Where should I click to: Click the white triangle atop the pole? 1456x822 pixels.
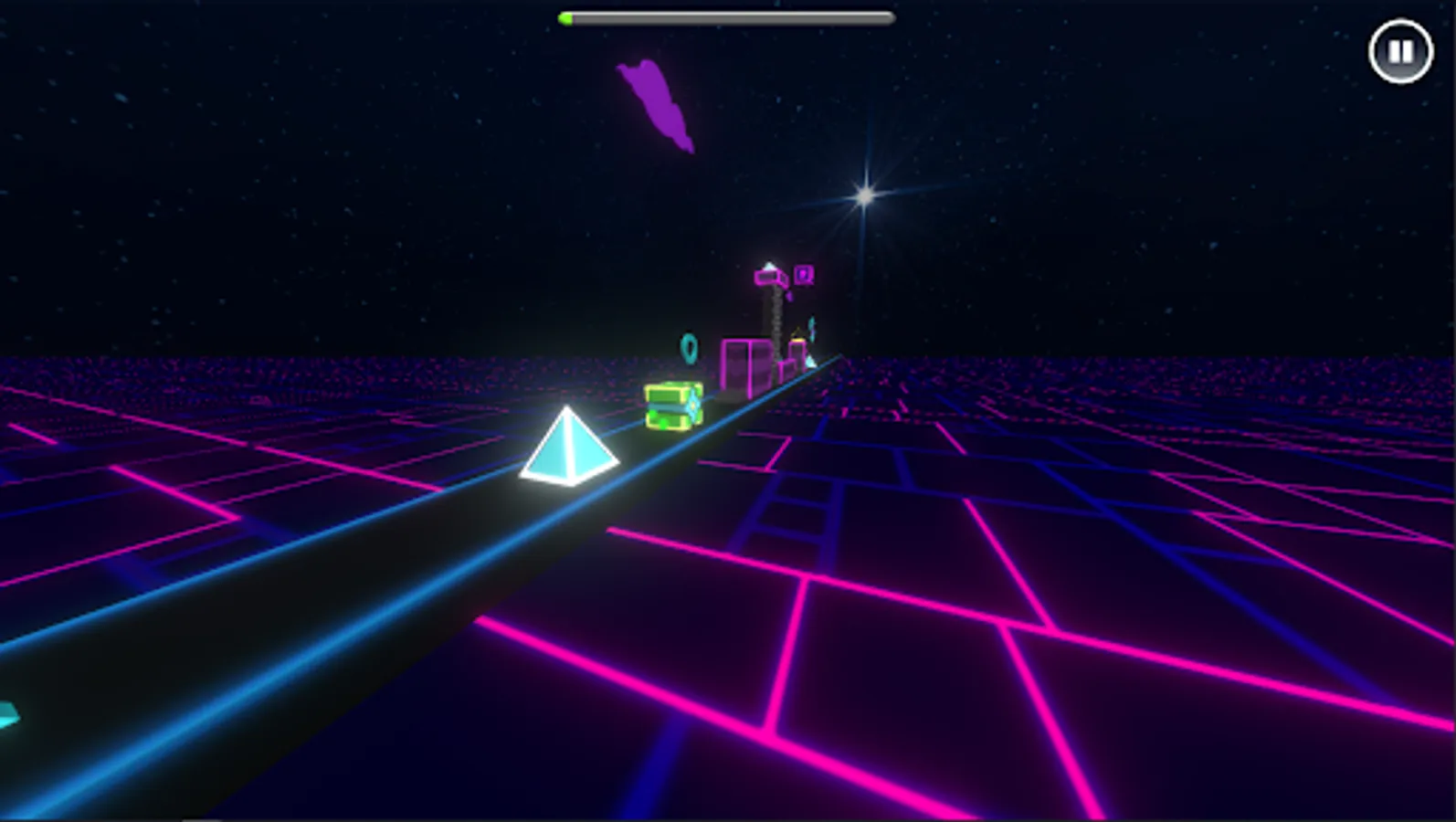pos(768,264)
